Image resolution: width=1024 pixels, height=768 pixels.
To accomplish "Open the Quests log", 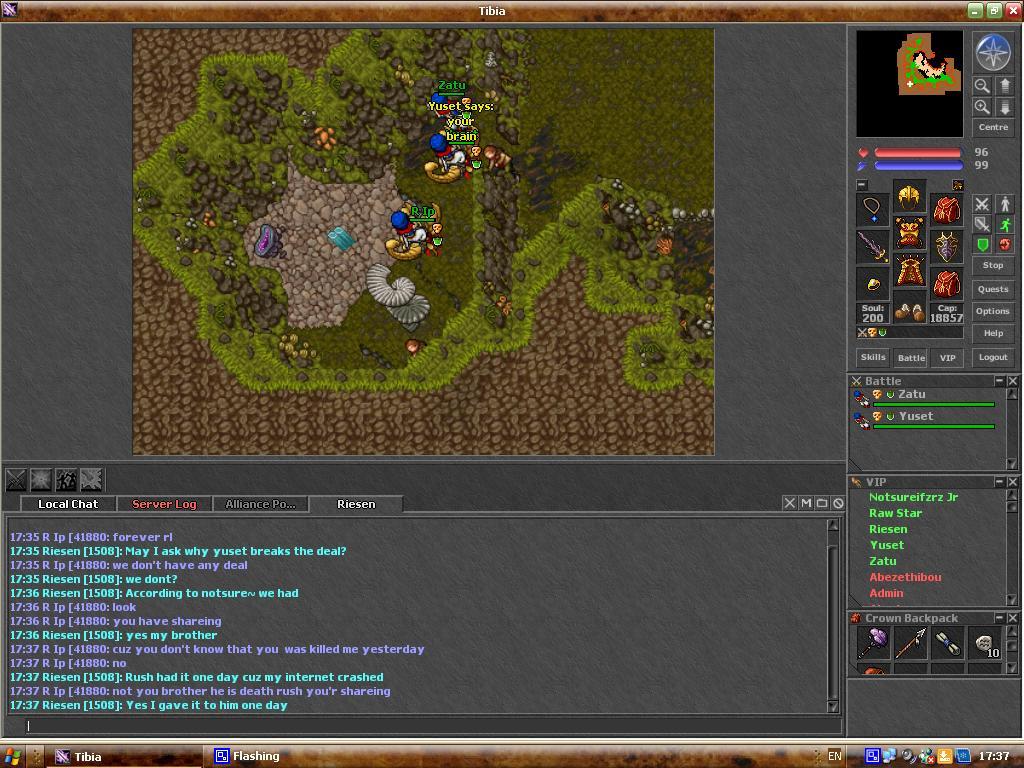I will tap(992, 289).
